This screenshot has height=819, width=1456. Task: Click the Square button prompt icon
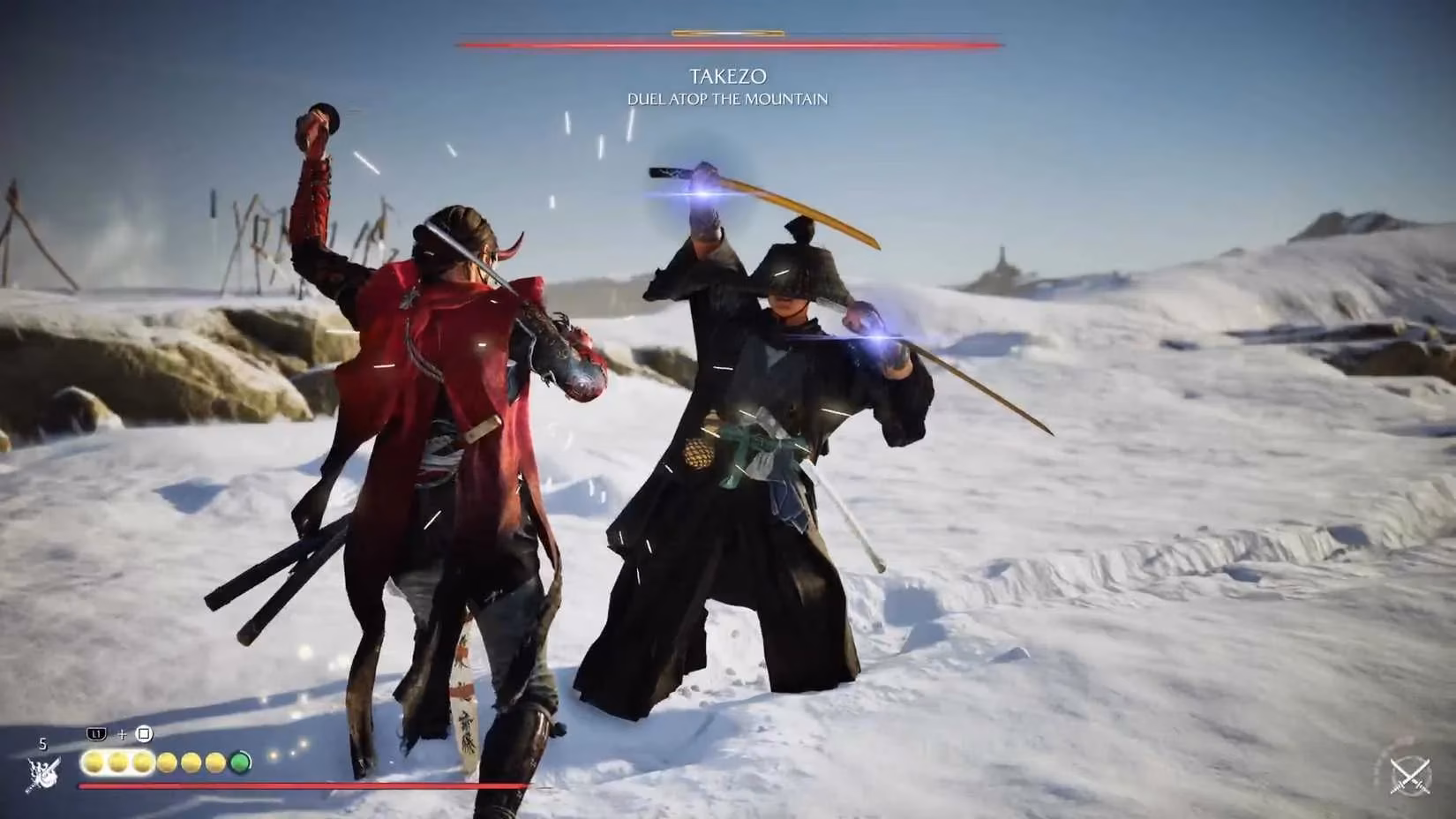tap(144, 734)
